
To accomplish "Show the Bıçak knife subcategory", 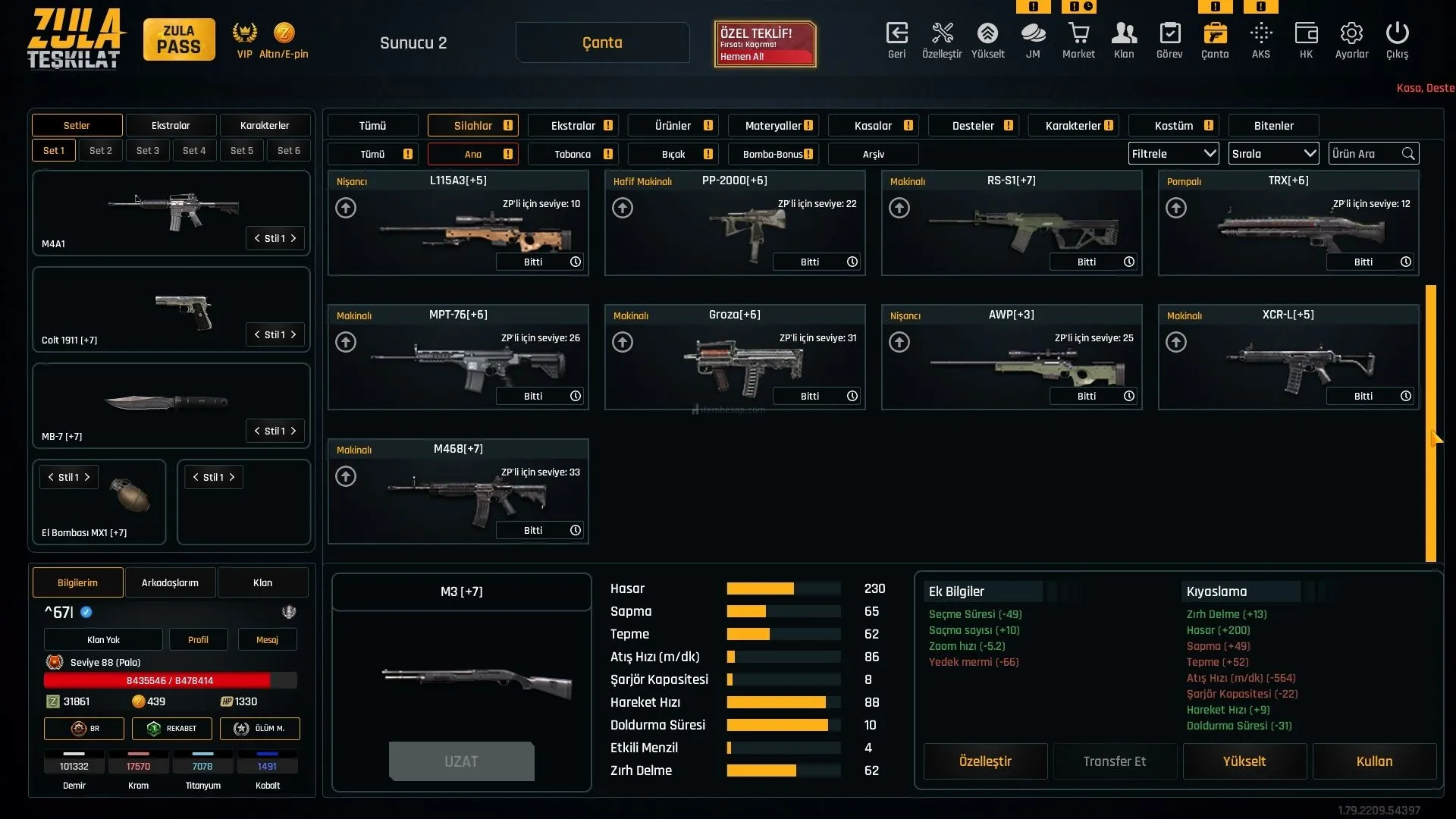I will (x=673, y=154).
